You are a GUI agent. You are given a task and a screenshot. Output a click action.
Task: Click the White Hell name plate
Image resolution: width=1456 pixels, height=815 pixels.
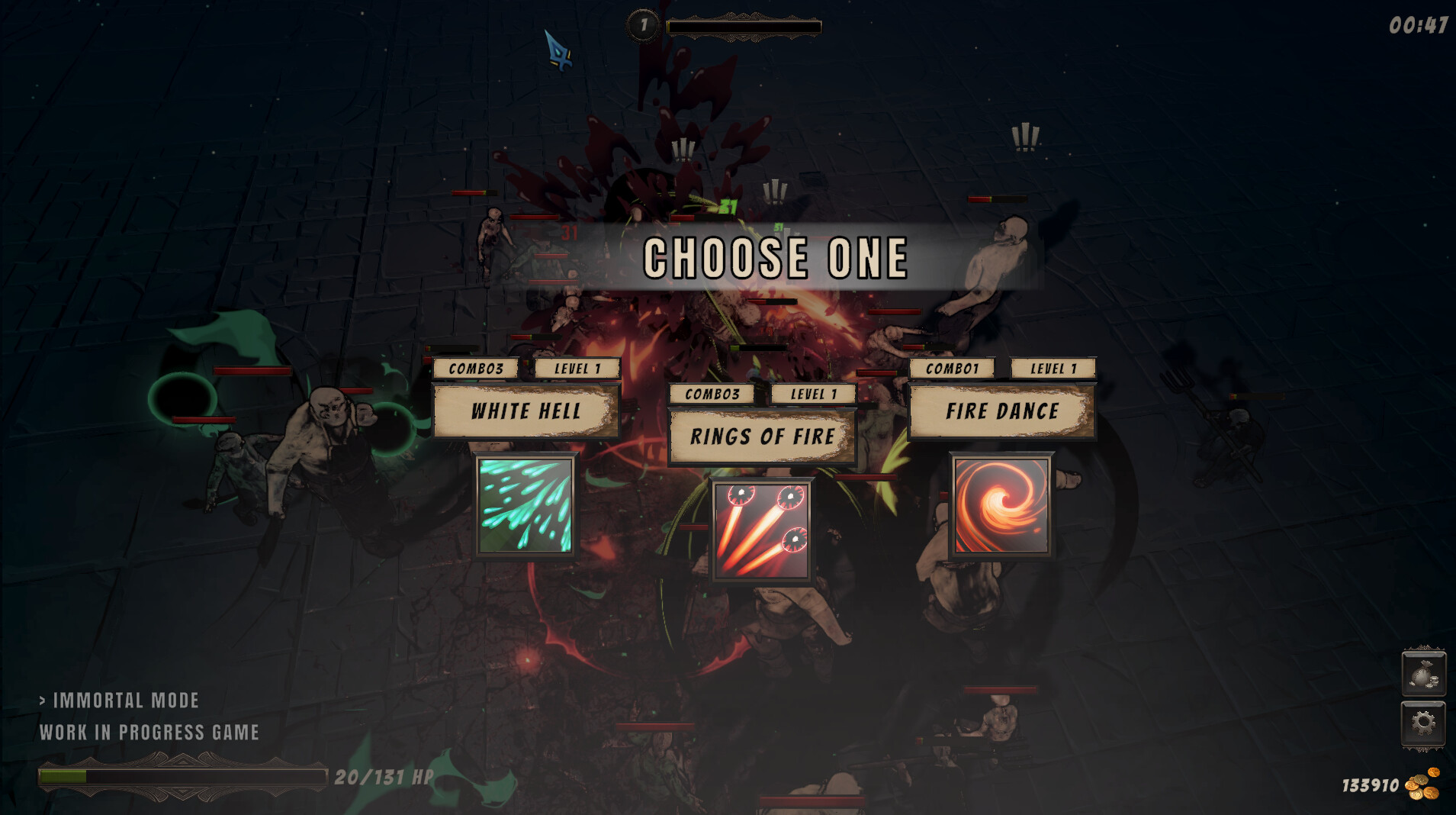526,411
